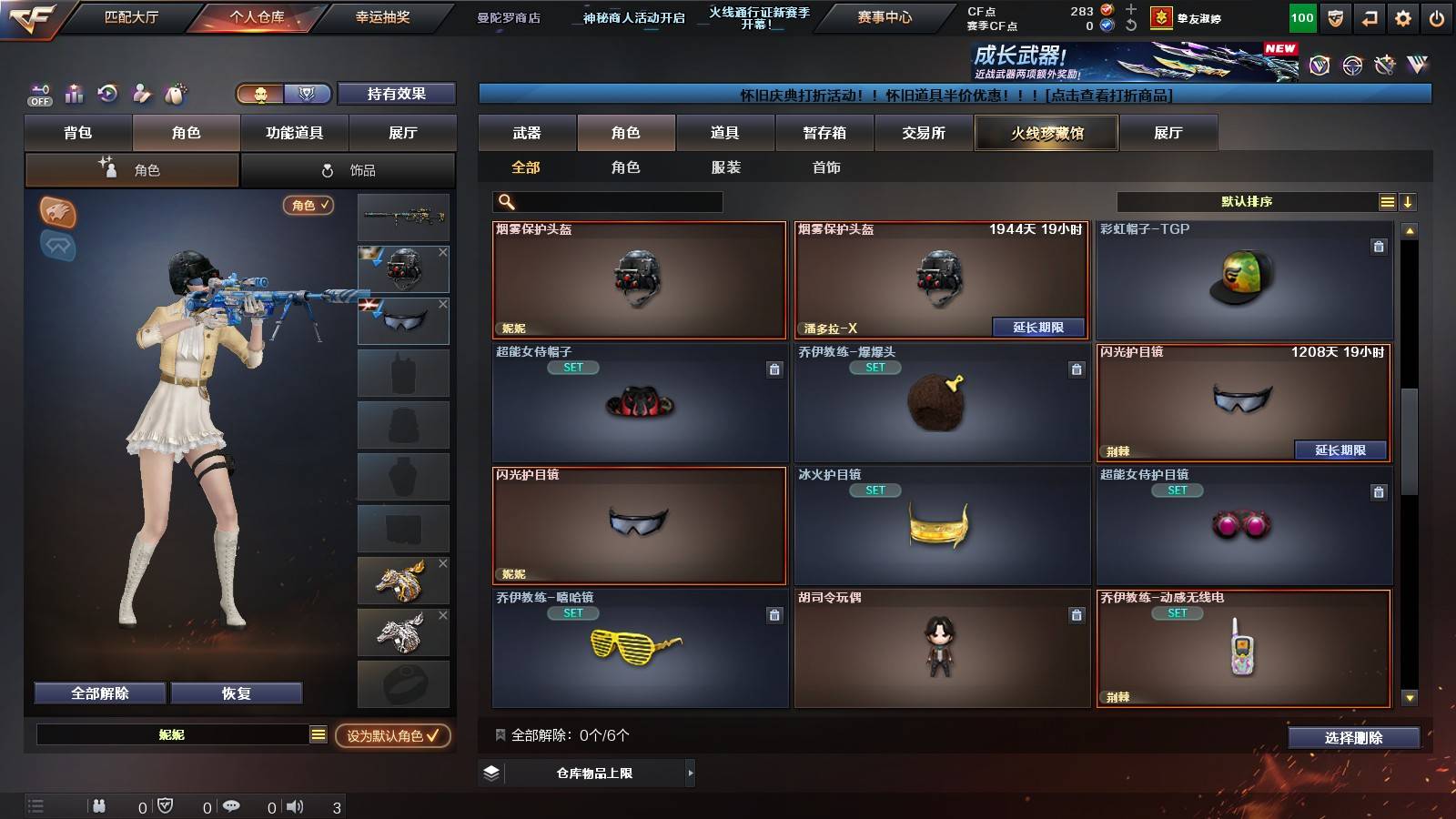Expand the 仓库物品上限 panel arrow
This screenshot has width=1456, height=819.
pos(690,773)
